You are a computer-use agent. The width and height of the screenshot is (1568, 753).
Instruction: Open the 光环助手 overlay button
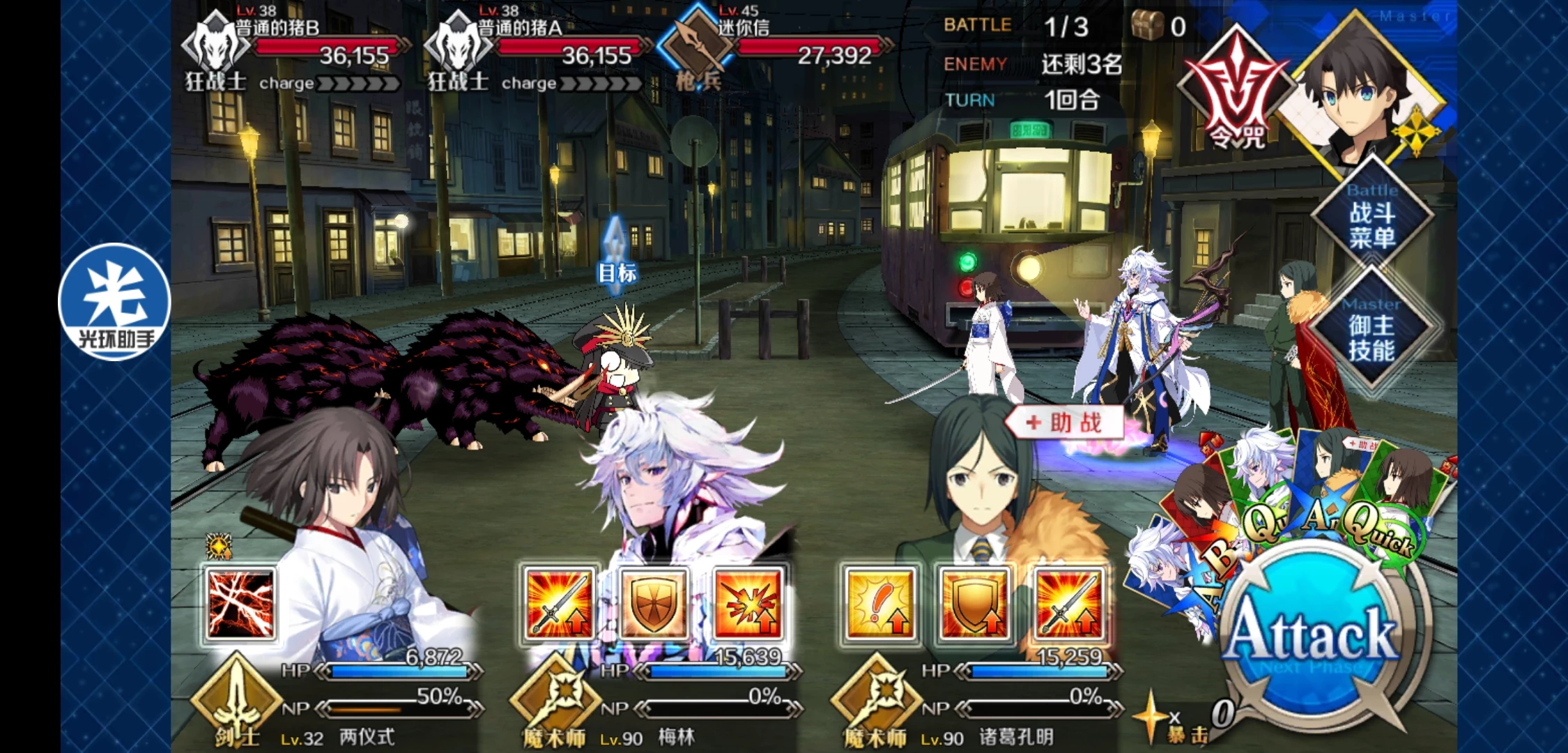coord(114,301)
